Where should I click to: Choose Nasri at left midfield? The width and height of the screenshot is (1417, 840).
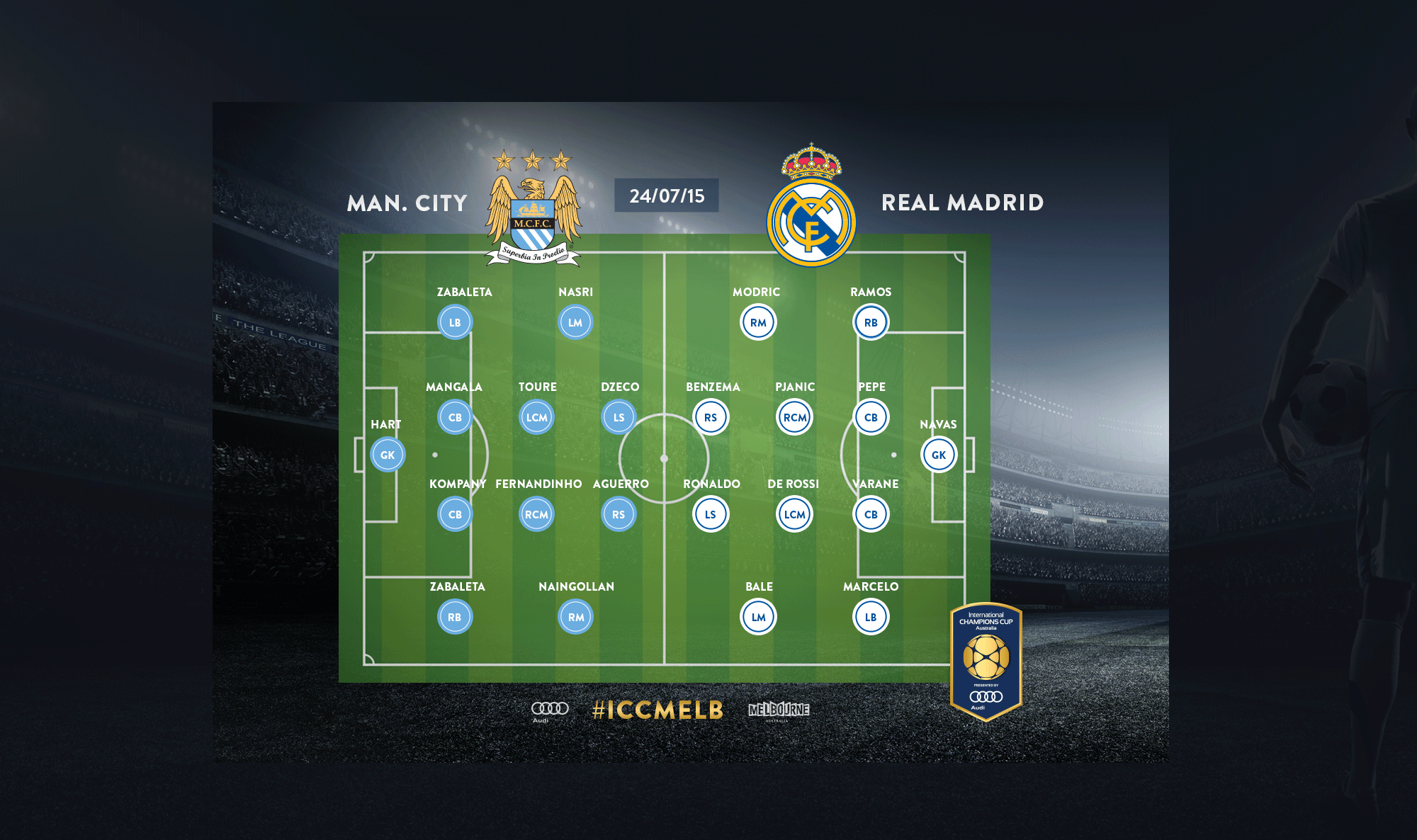click(575, 322)
